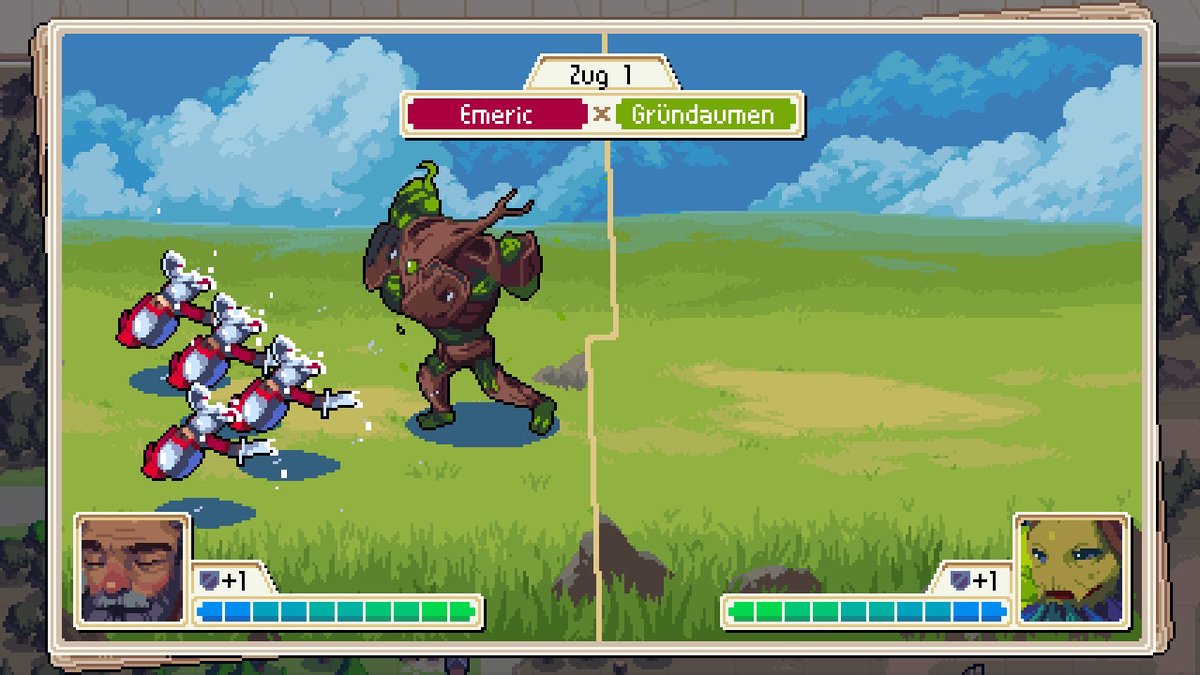Click Emeric's commander portrait

[x=132, y=570]
